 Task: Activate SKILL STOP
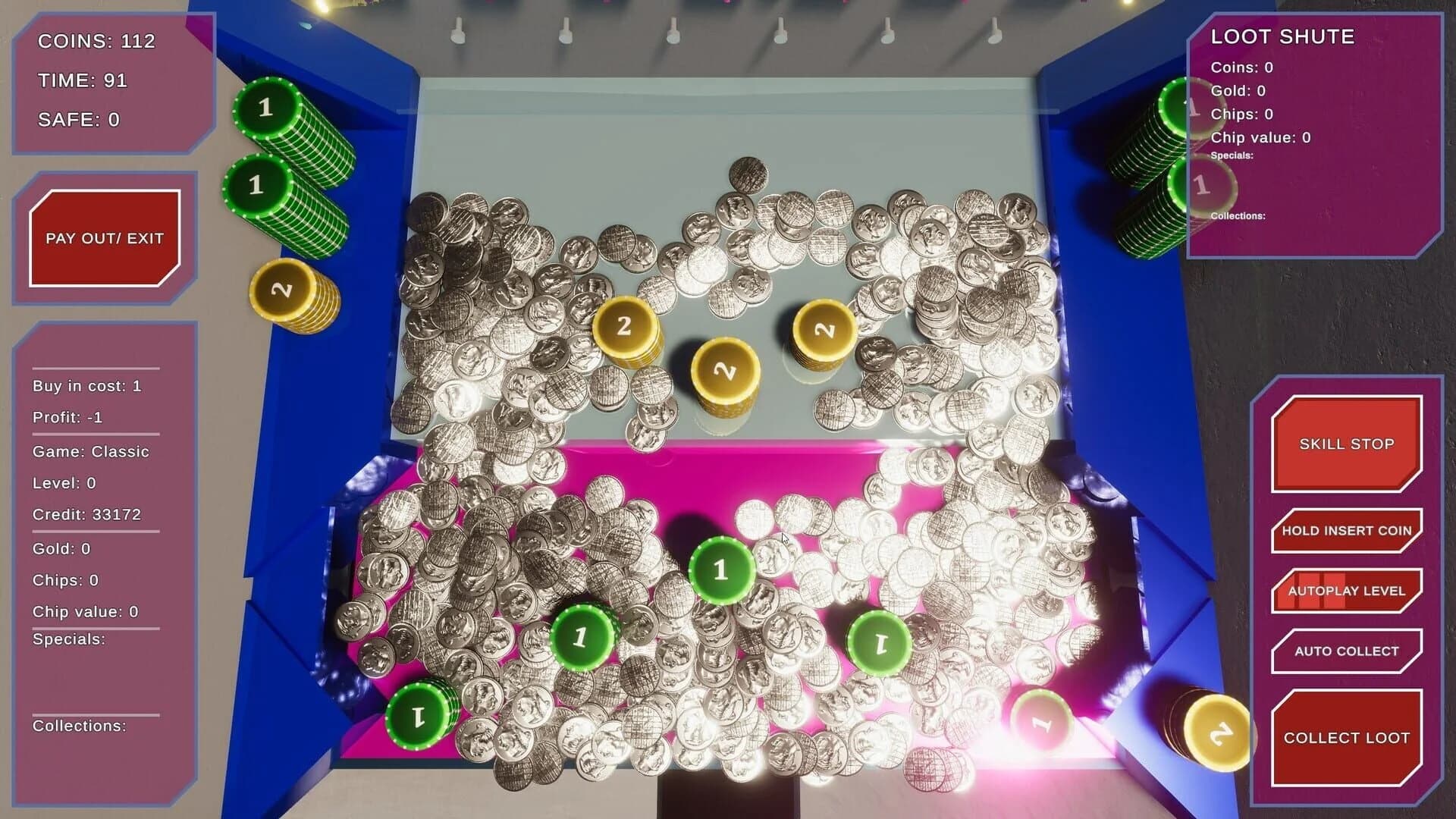click(x=1346, y=443)
